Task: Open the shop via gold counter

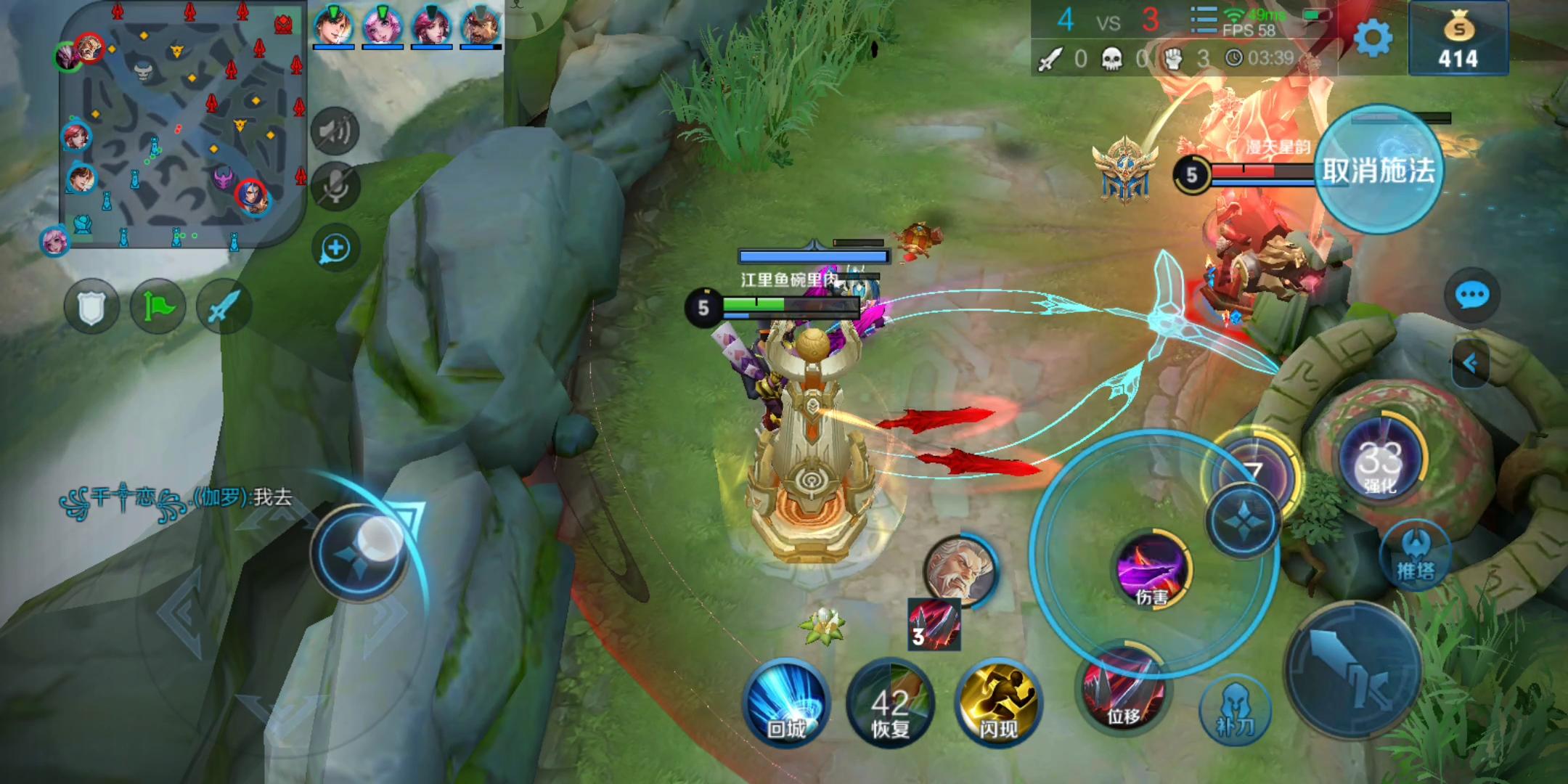Action: [x=1458, y=41]
